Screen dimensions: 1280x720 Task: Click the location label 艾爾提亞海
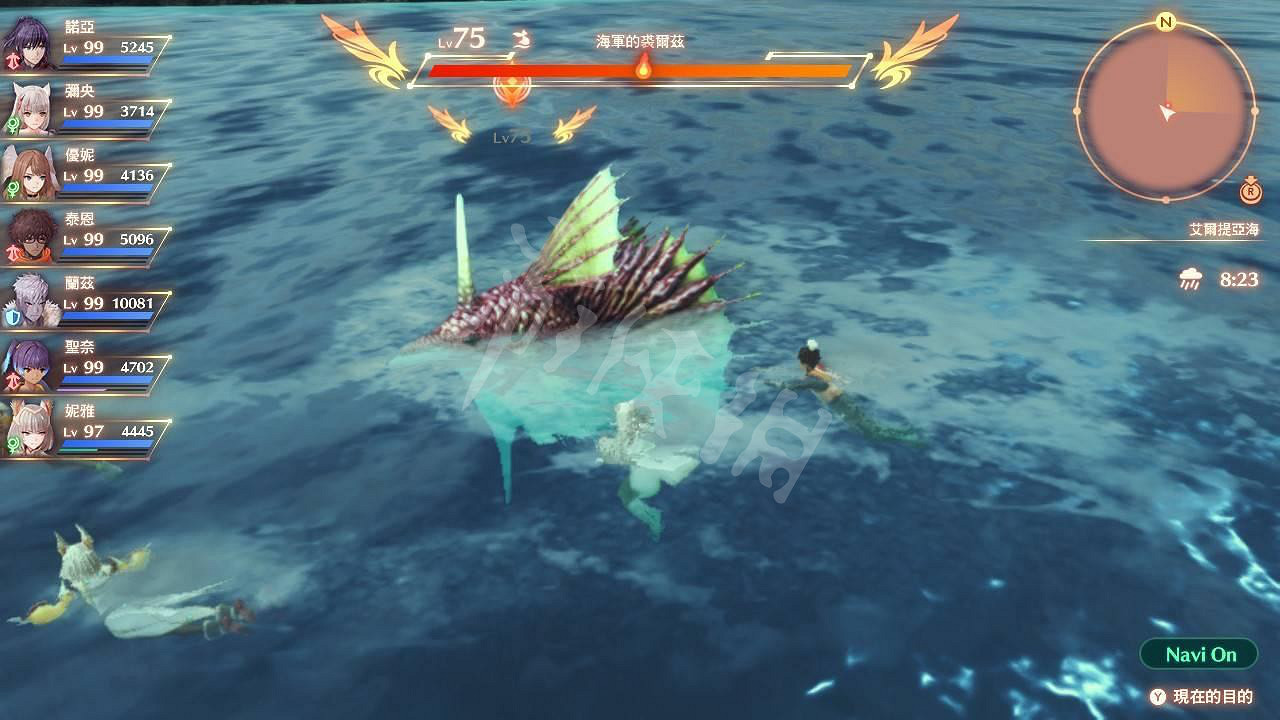click(1222, 228)
